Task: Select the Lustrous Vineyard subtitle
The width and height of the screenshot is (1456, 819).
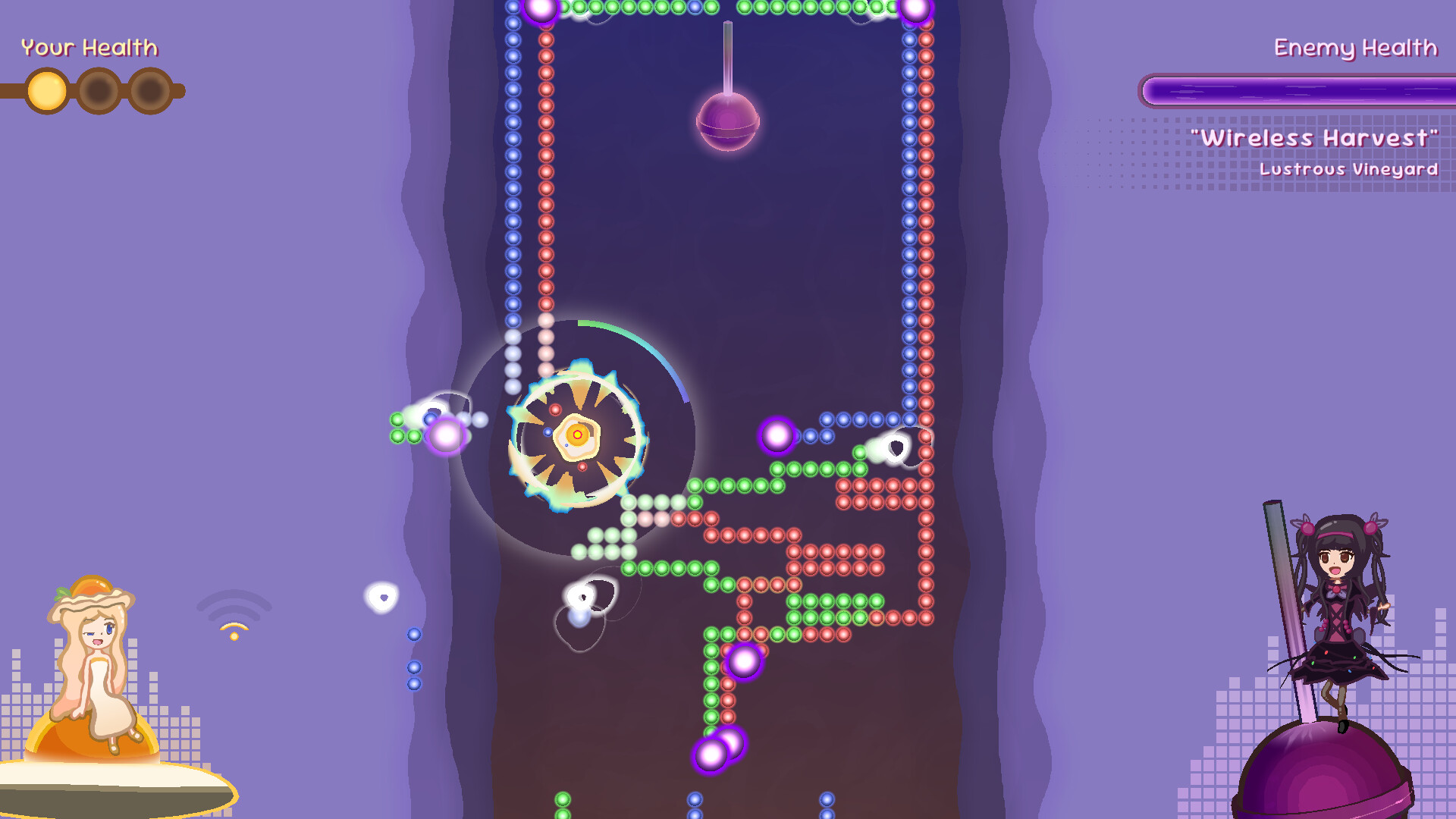Action: 1349,170
